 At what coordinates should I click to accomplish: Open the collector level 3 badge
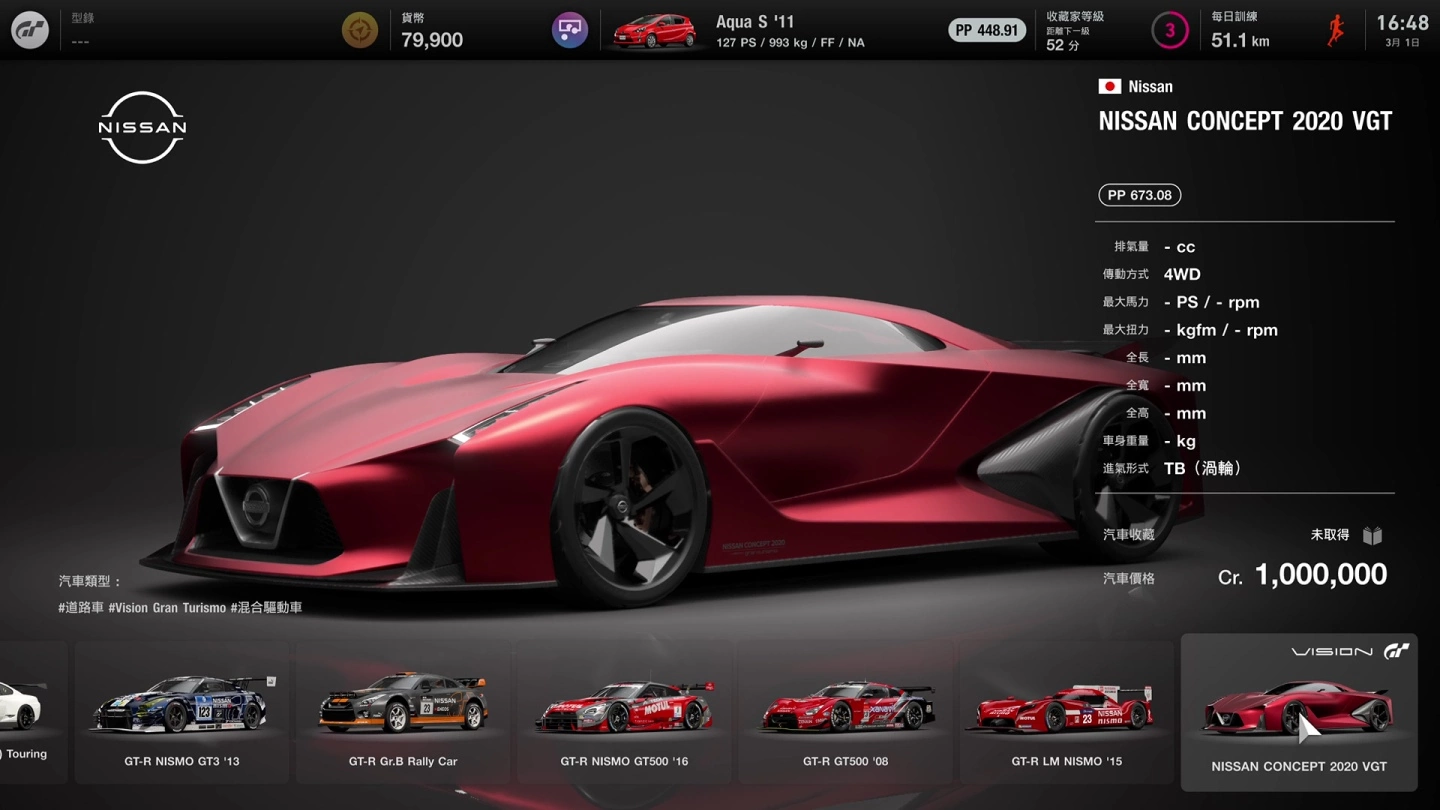point(1169,30)
